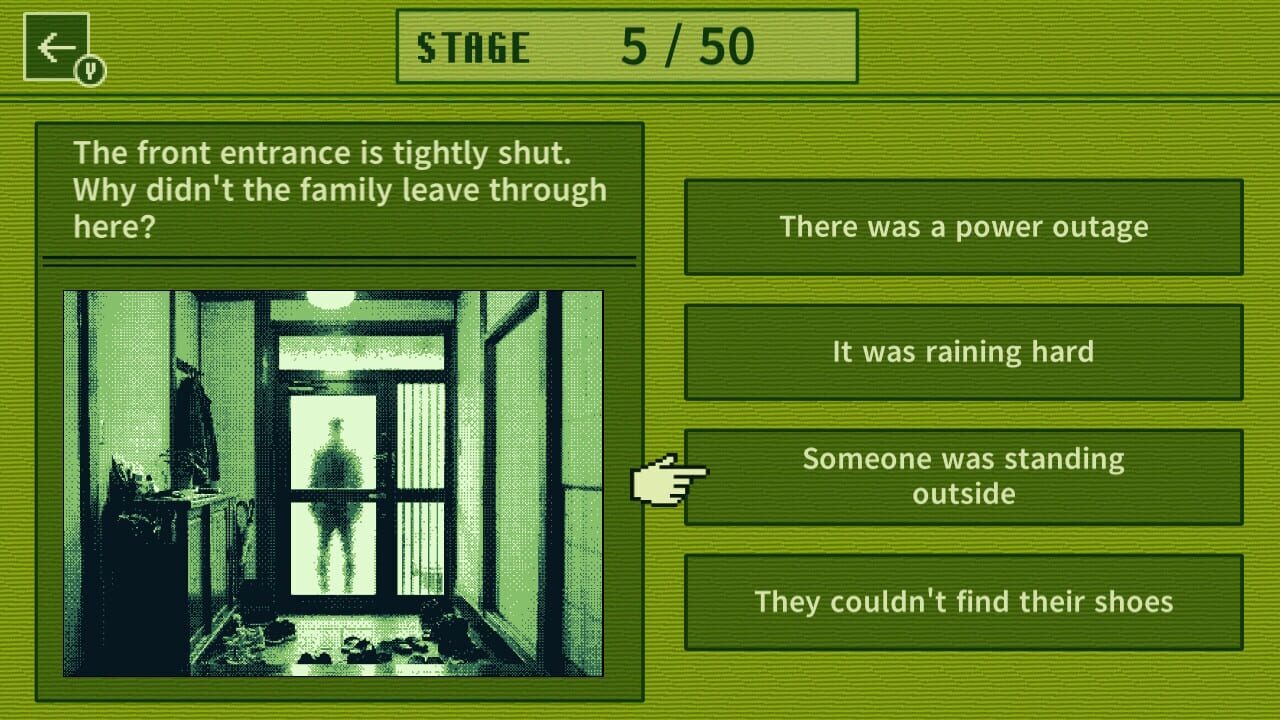
Task: Choose 'It was raining hard' option
Action: (966, 352)
